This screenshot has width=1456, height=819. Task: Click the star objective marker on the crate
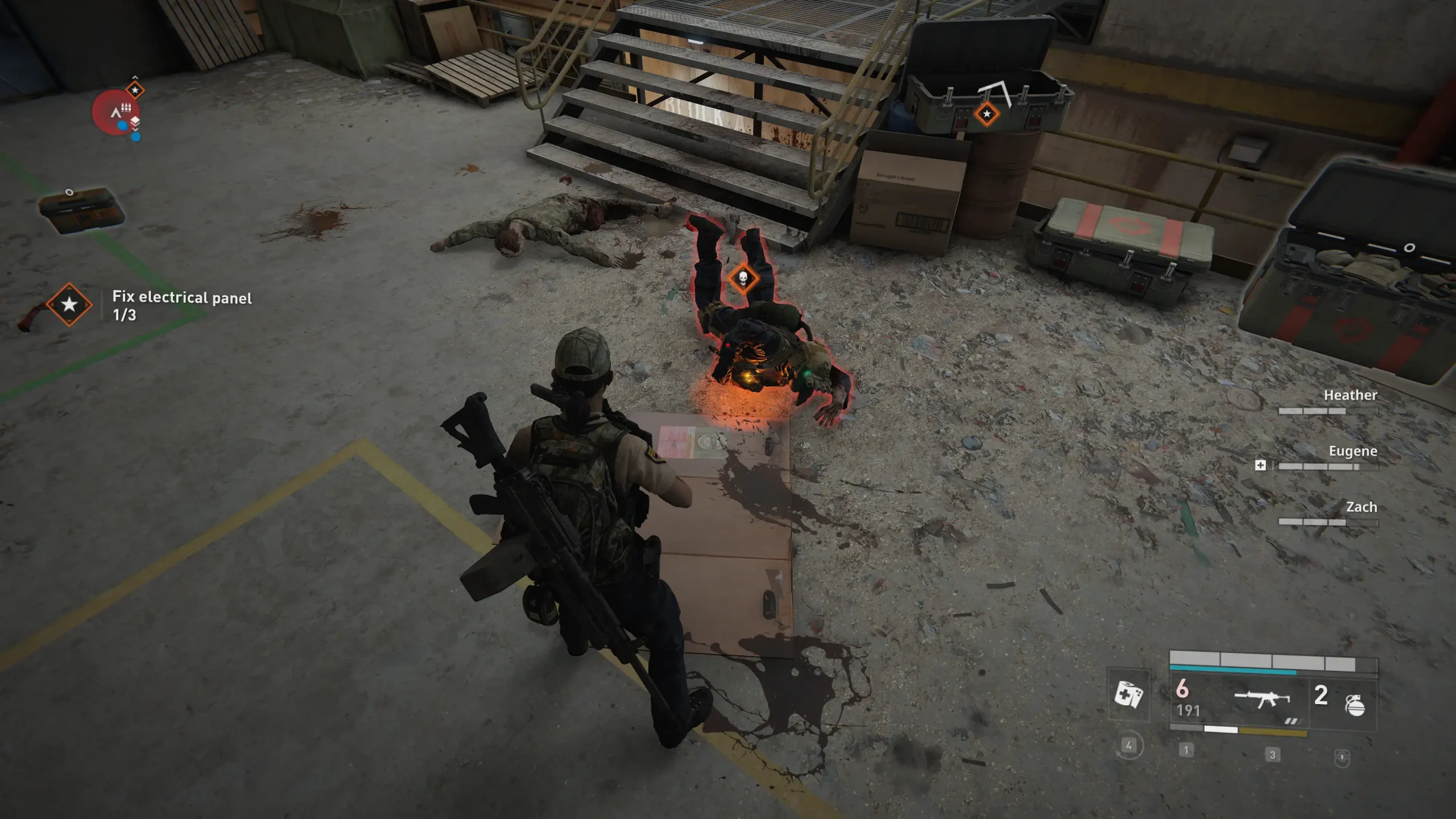coord(987,114)
